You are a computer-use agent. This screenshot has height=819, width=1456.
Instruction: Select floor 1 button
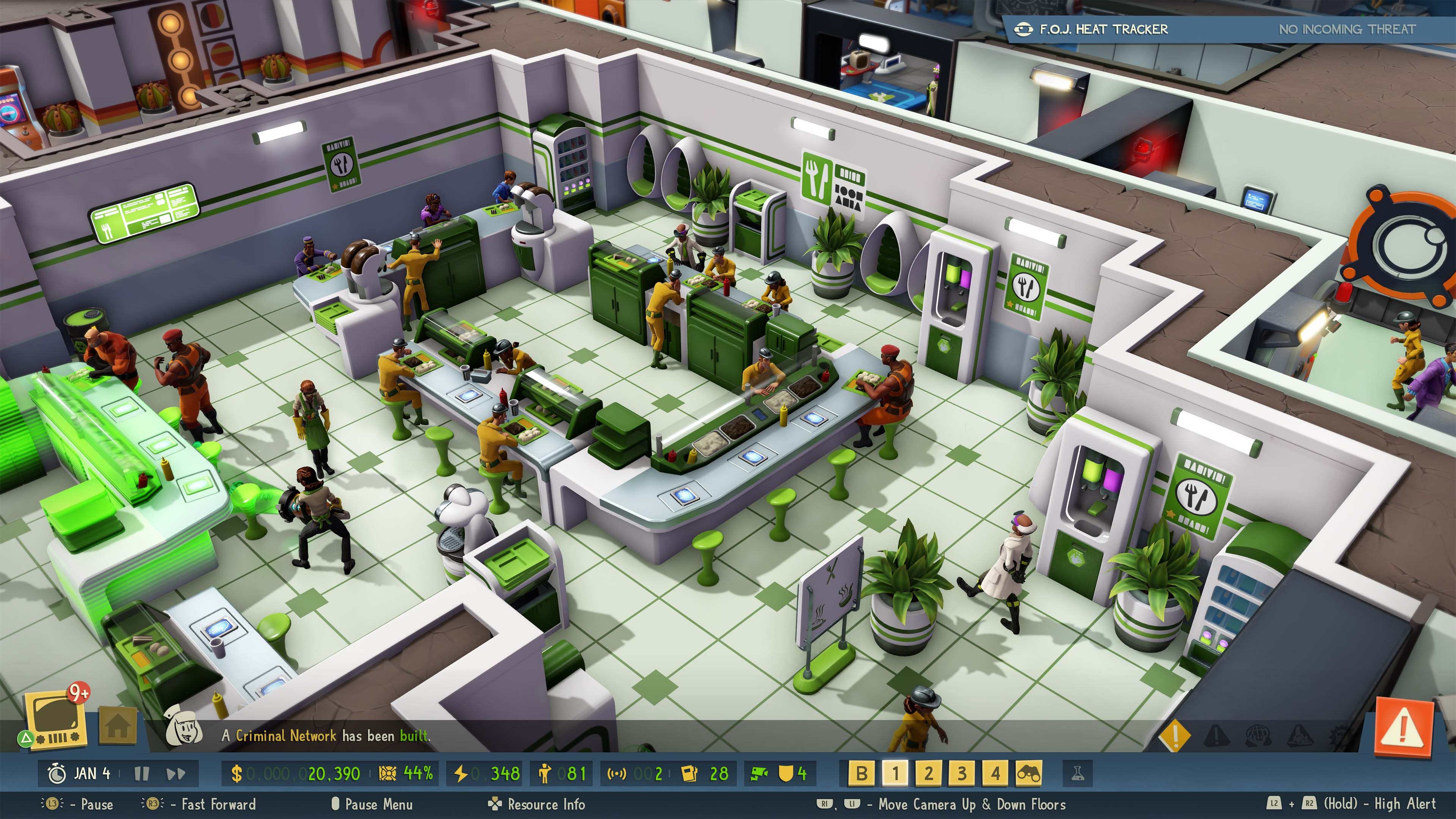895,773
